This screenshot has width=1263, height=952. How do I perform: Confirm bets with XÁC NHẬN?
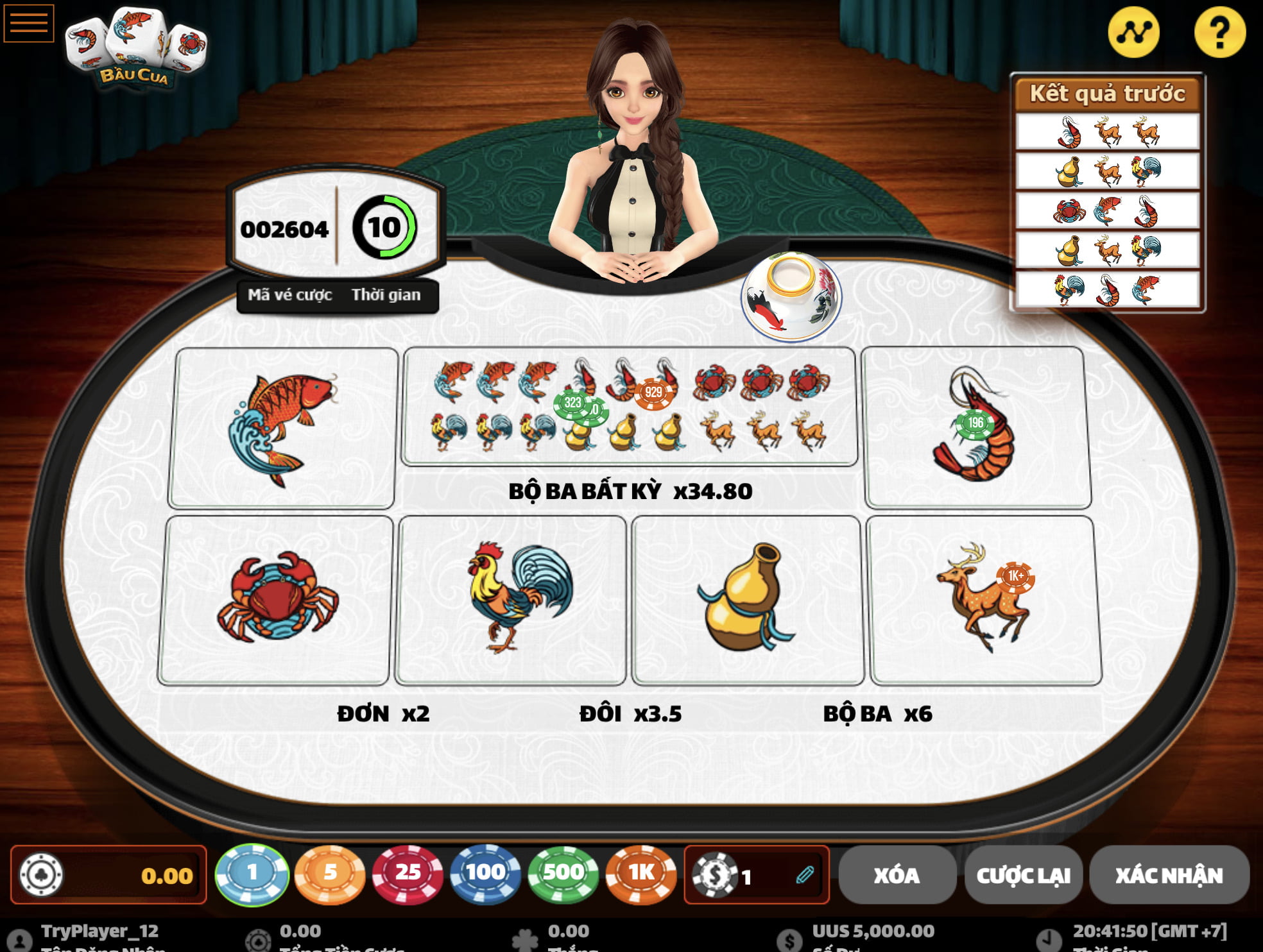[1169, 875]
